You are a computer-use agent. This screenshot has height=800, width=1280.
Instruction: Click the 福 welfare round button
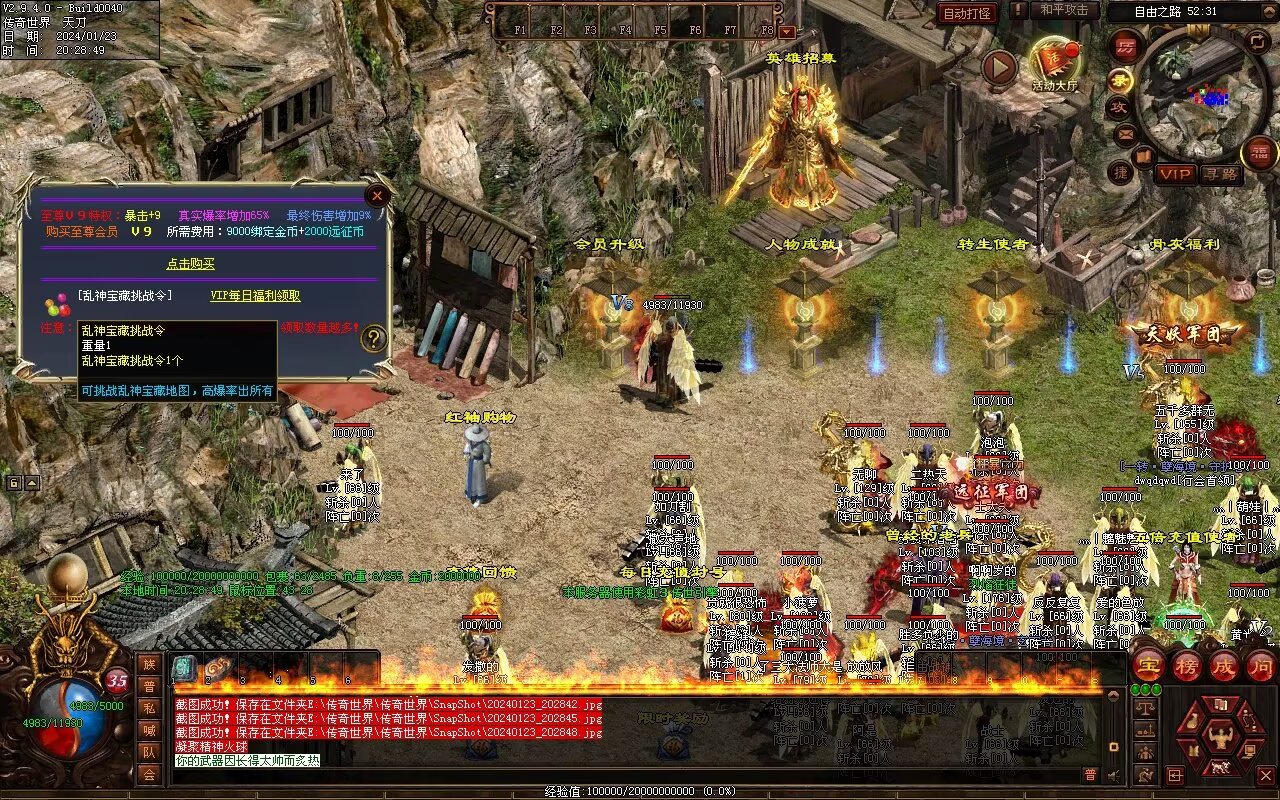(1258, 153)
